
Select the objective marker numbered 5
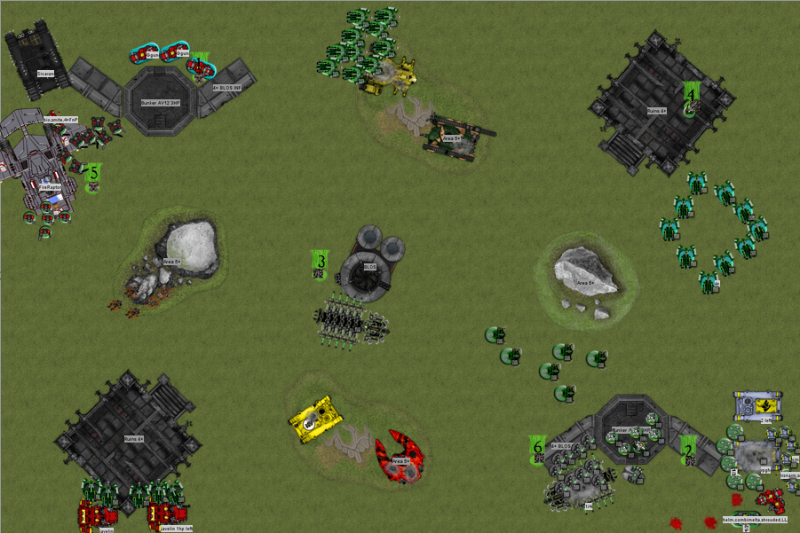pyautogui.click(x=93, y=175)
